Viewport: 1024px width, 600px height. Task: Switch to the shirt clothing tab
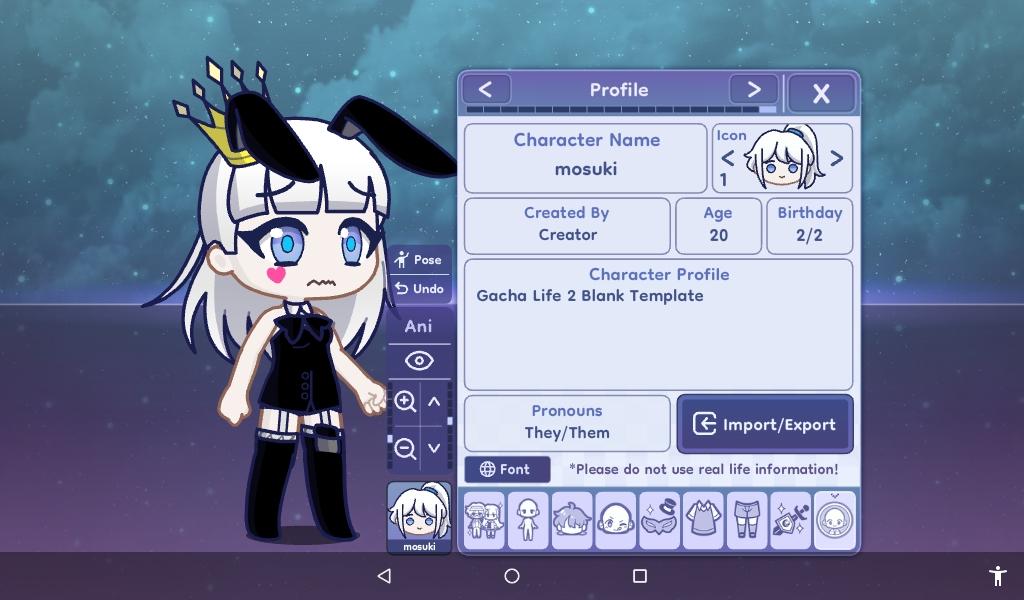point(703,520)
